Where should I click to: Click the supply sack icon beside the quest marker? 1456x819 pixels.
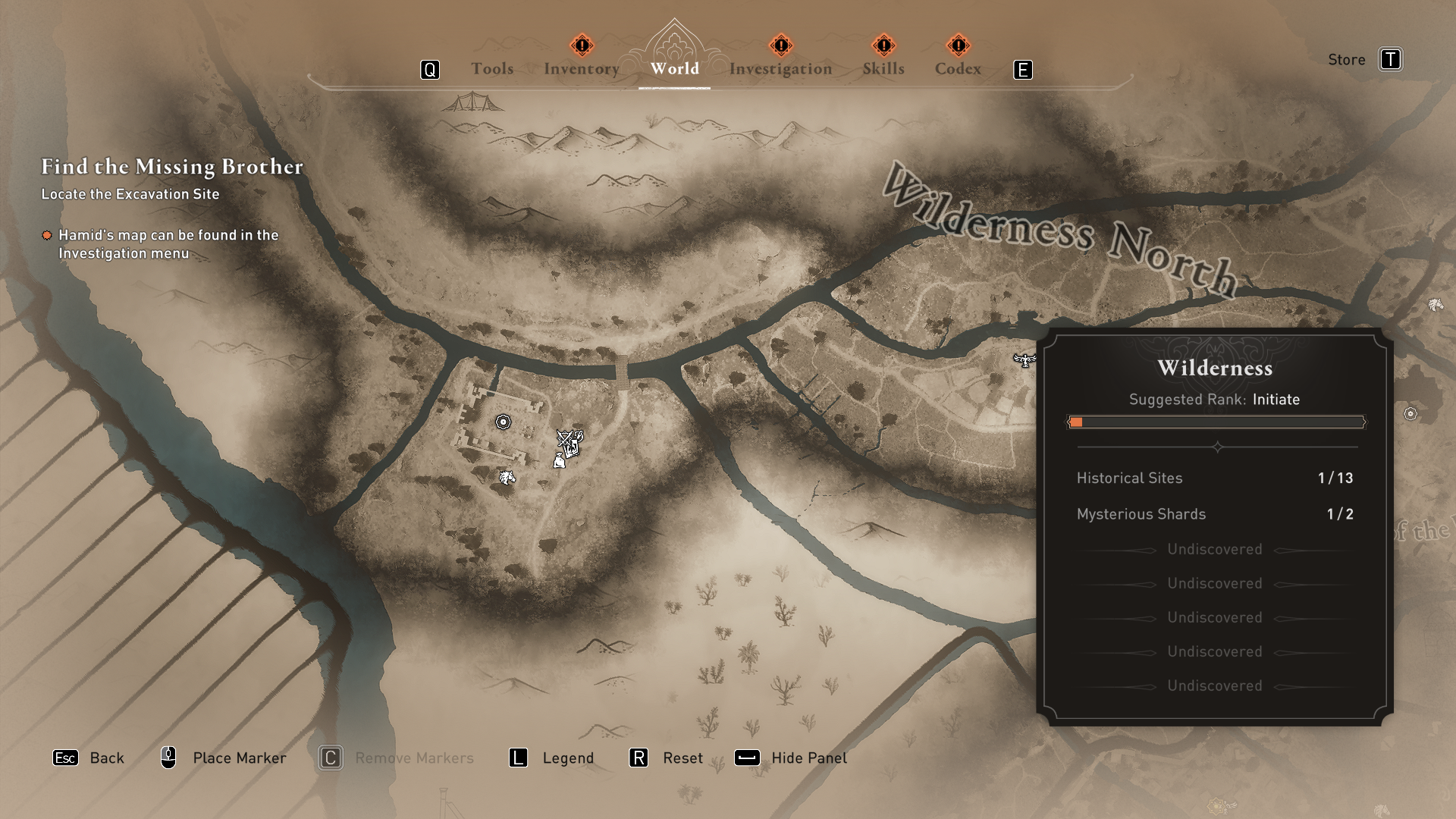click(x=559, y=460)
